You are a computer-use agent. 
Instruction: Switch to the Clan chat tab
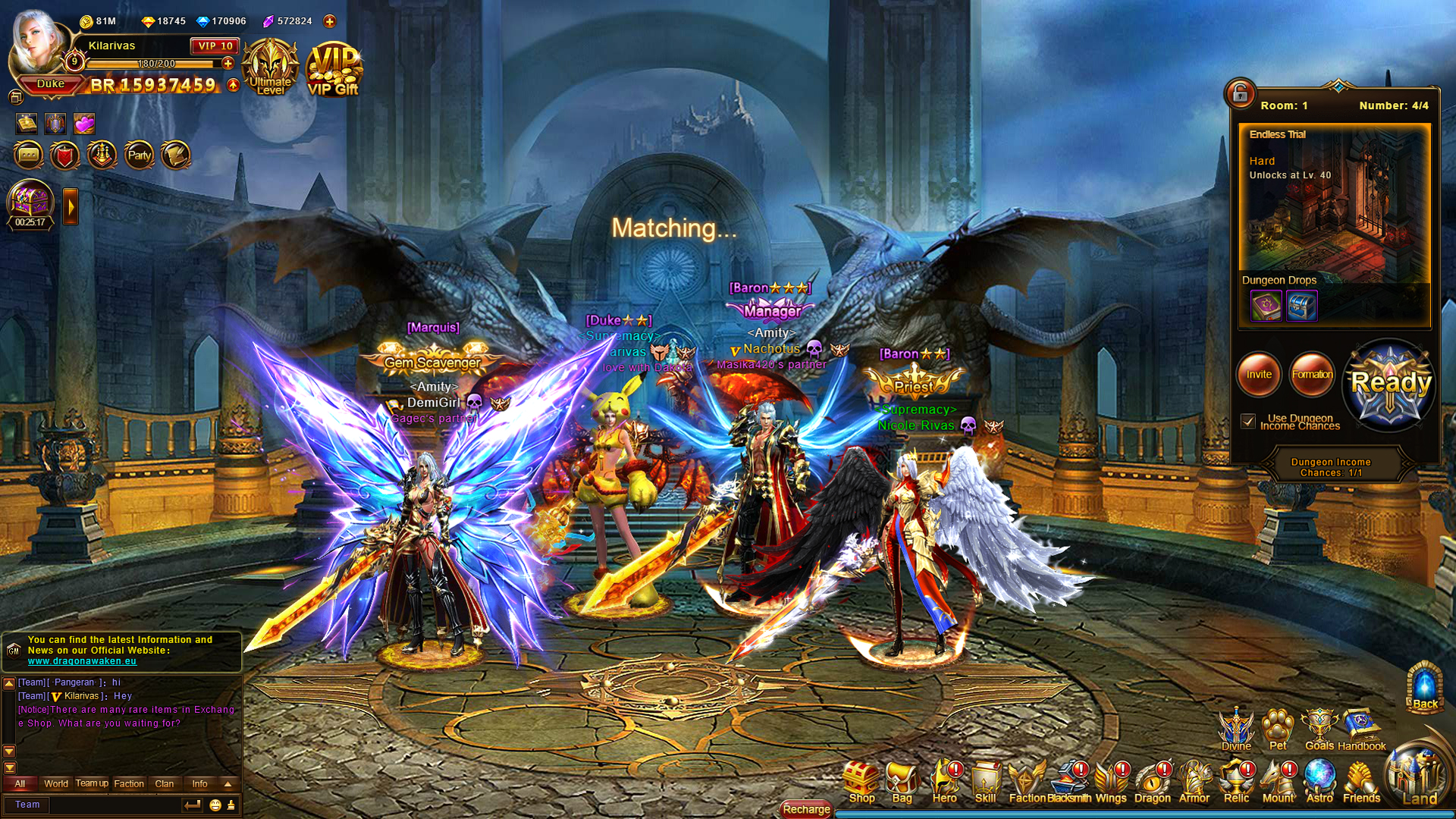coord(165,783)
